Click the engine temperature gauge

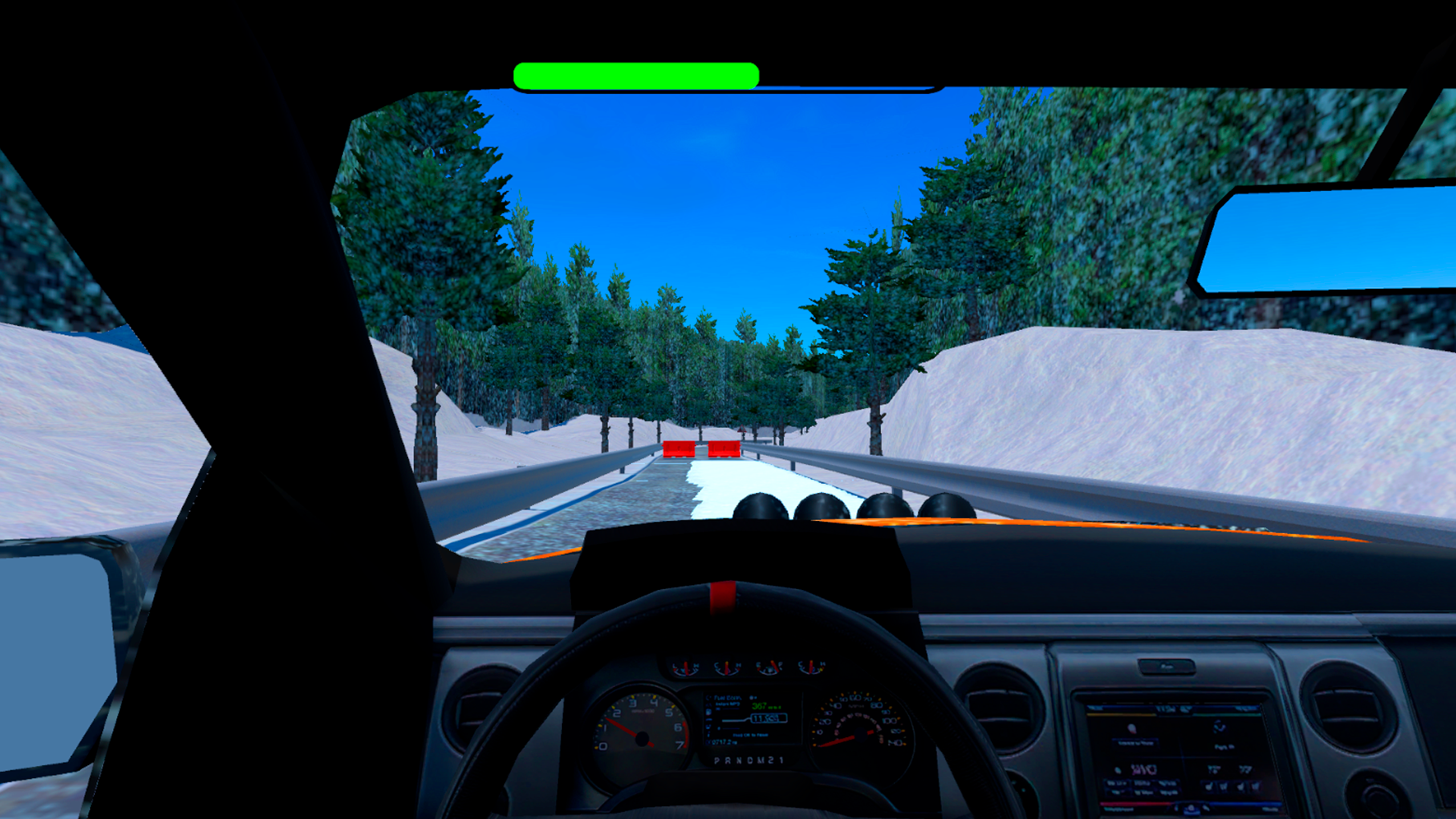pyautogui.click(x=726, y=667)
